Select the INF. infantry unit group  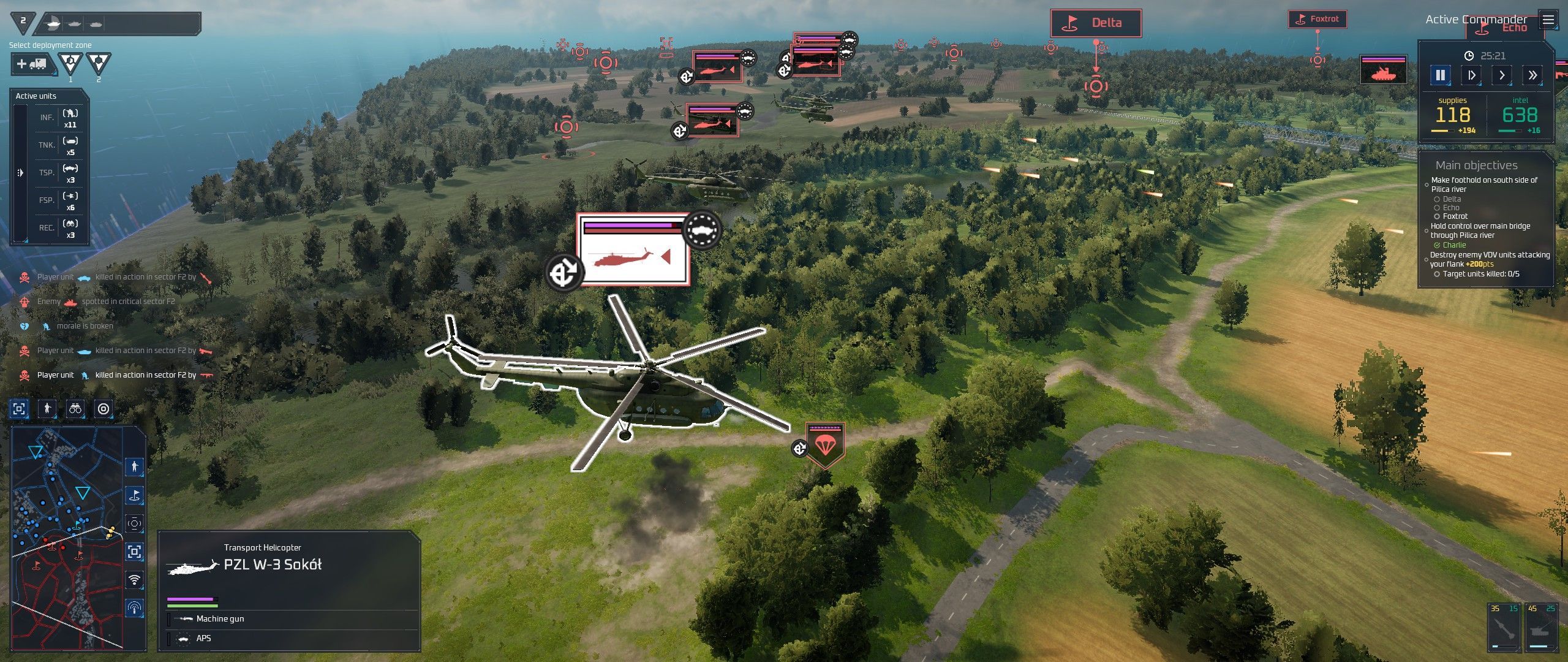click(x=59, y=118)
